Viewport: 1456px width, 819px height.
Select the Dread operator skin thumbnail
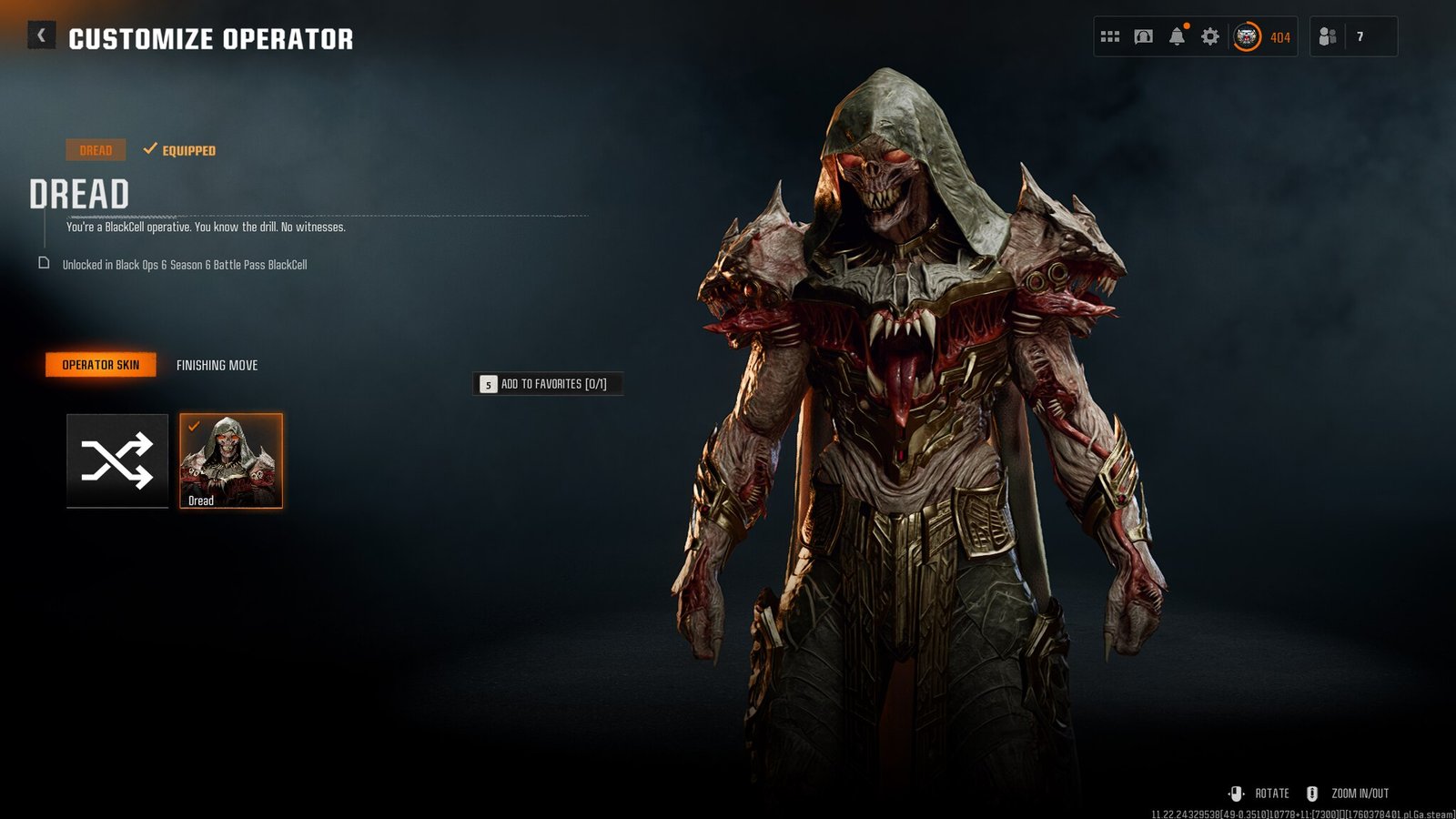(x=231, y=460)
